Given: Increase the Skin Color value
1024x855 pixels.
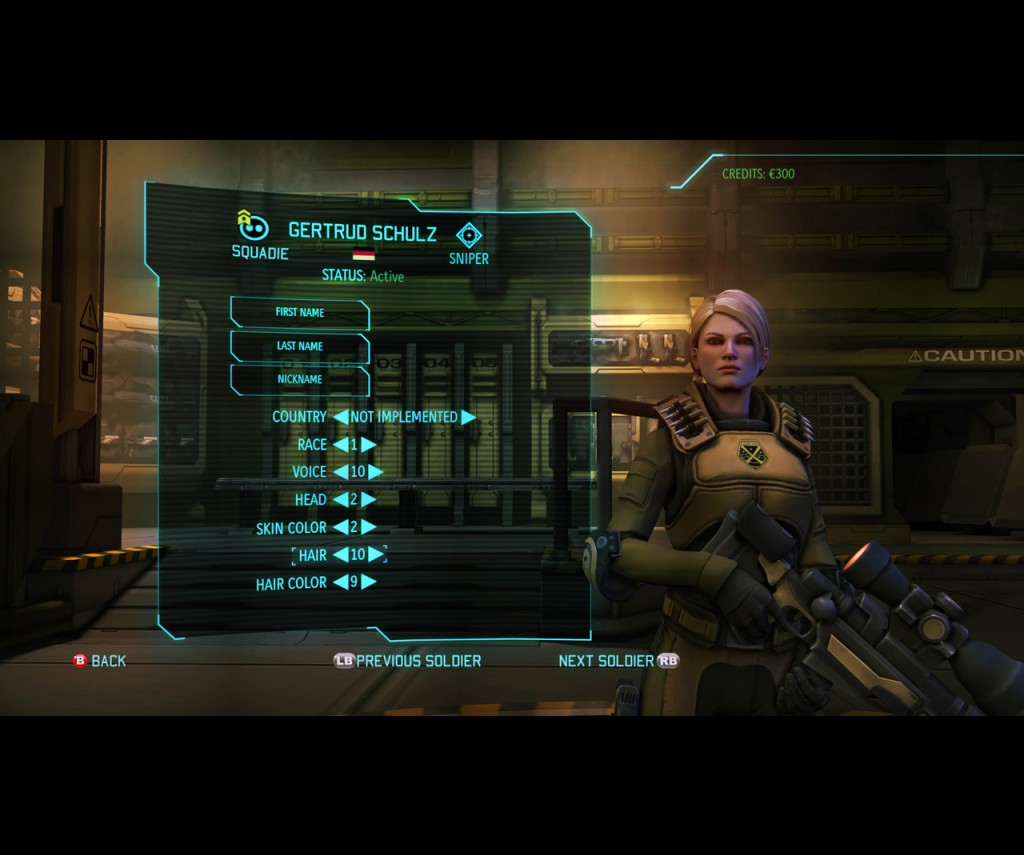Looking at the screenshot, I should [x=368, y=527].
